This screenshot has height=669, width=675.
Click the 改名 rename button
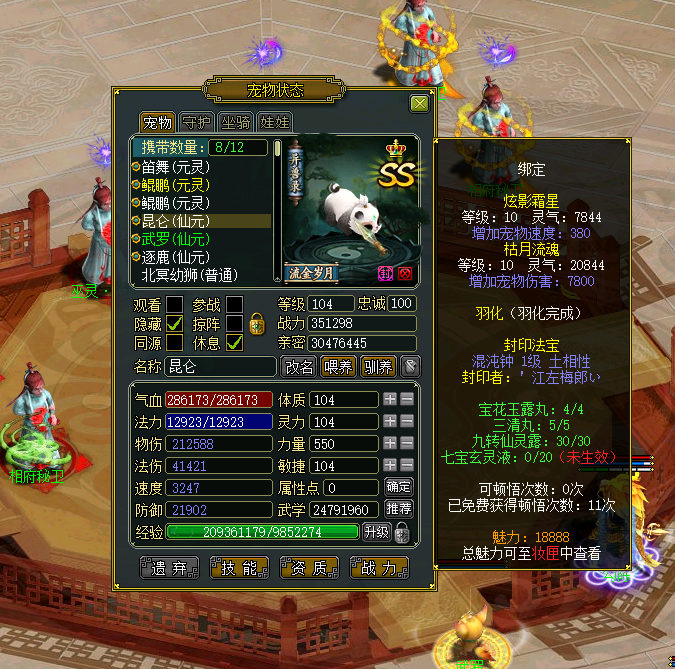pyautogui.click(x=298, y=366)
